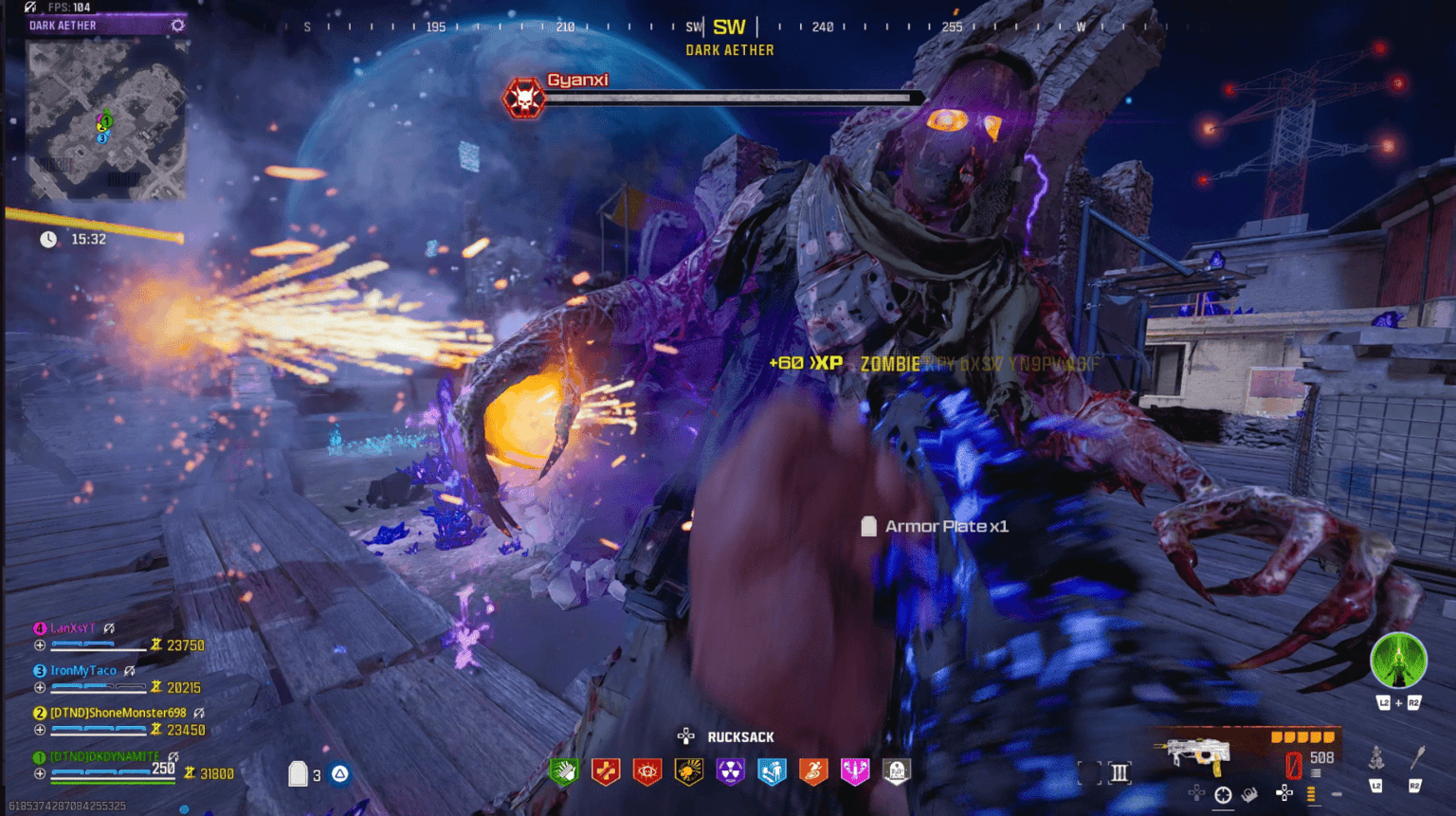
Task: Click the gear icon beside Dark Aether
Action: click(177, 26)
